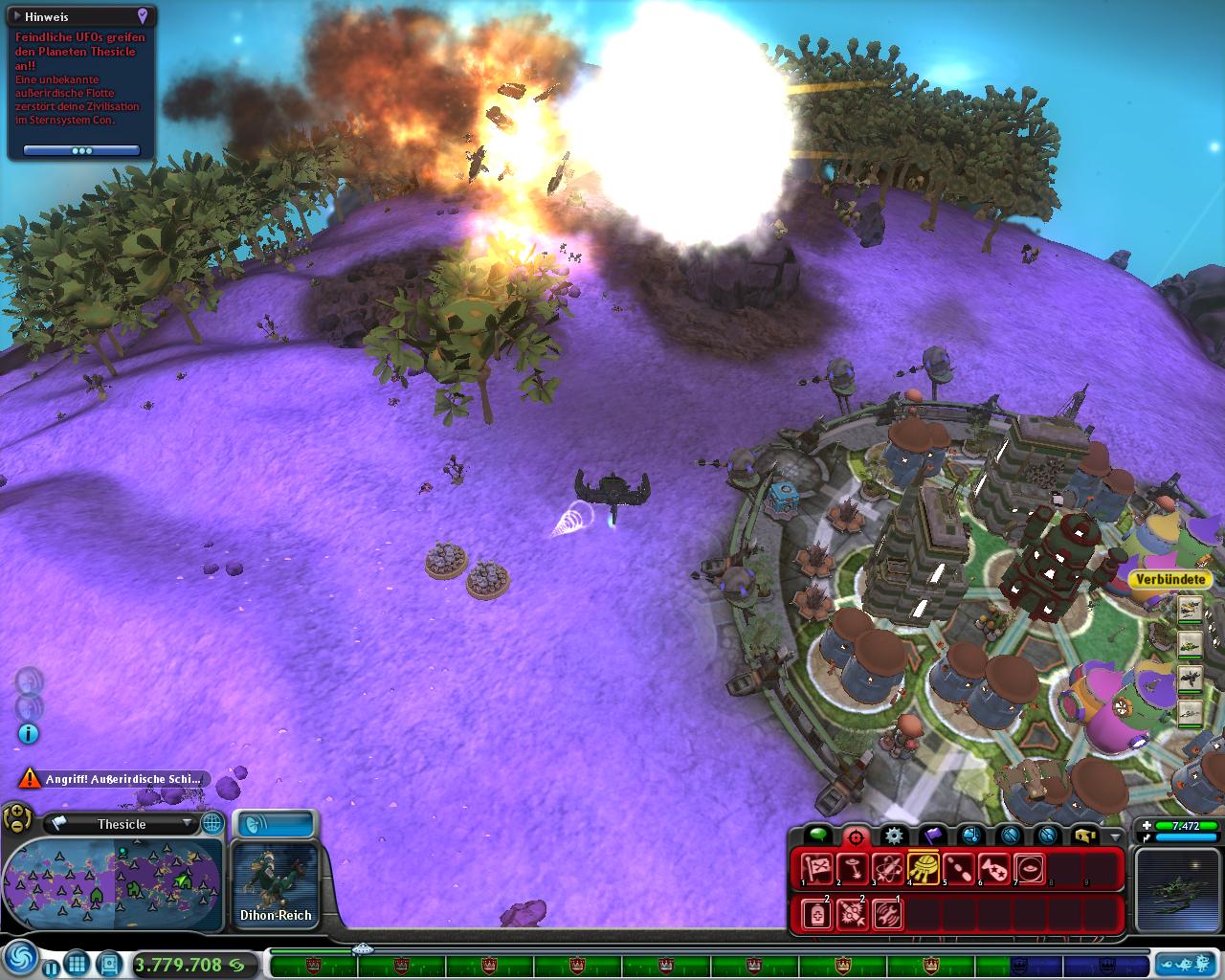
Task: Open the Angriff attack alert
Action: [x=113, y=779]
